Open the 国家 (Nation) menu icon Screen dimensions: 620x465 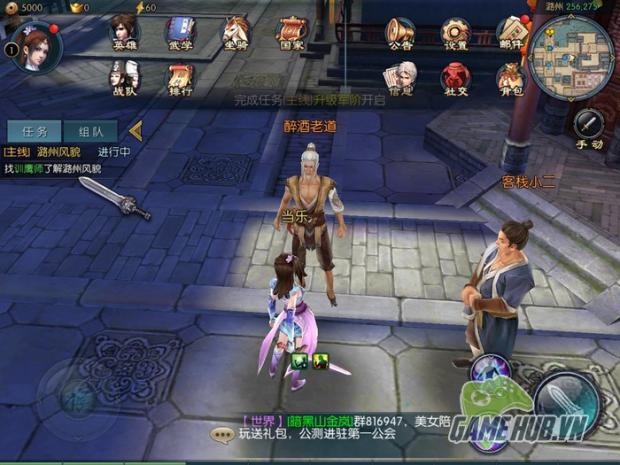(x=292, y=30)
